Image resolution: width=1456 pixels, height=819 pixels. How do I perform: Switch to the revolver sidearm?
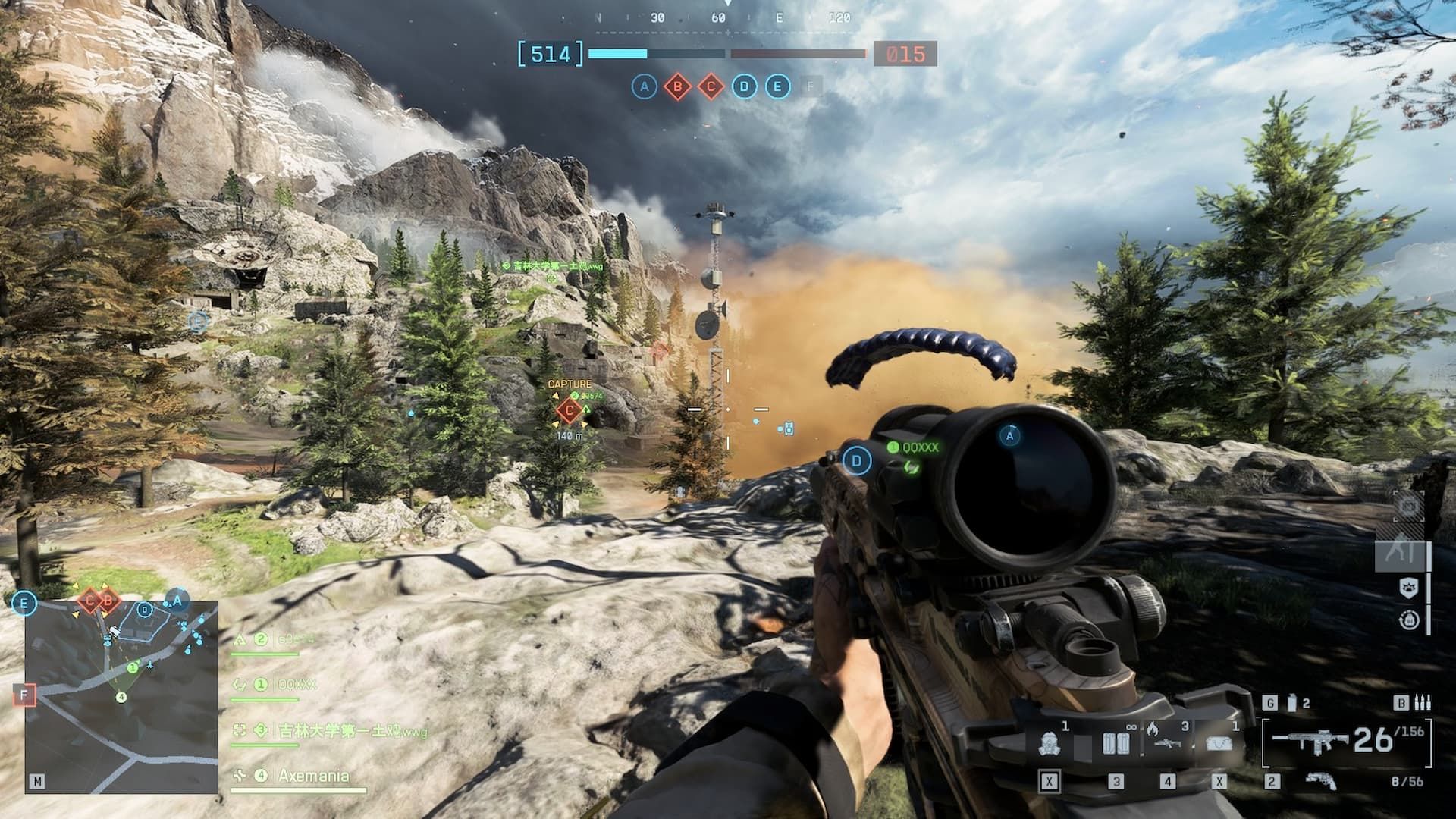click(x=1321, y=780)
